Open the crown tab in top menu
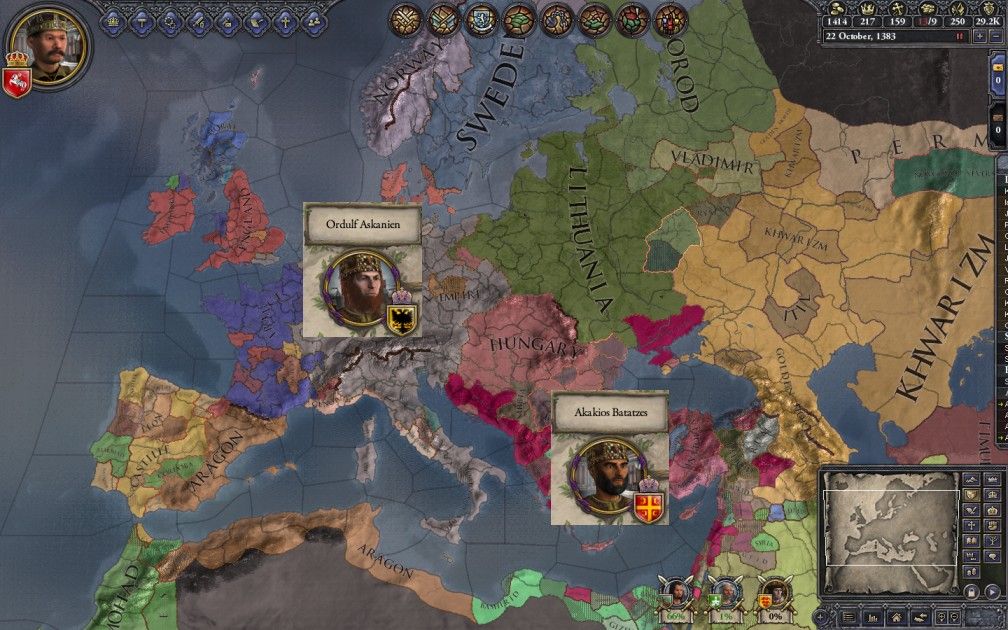 (x=112, y=17)
